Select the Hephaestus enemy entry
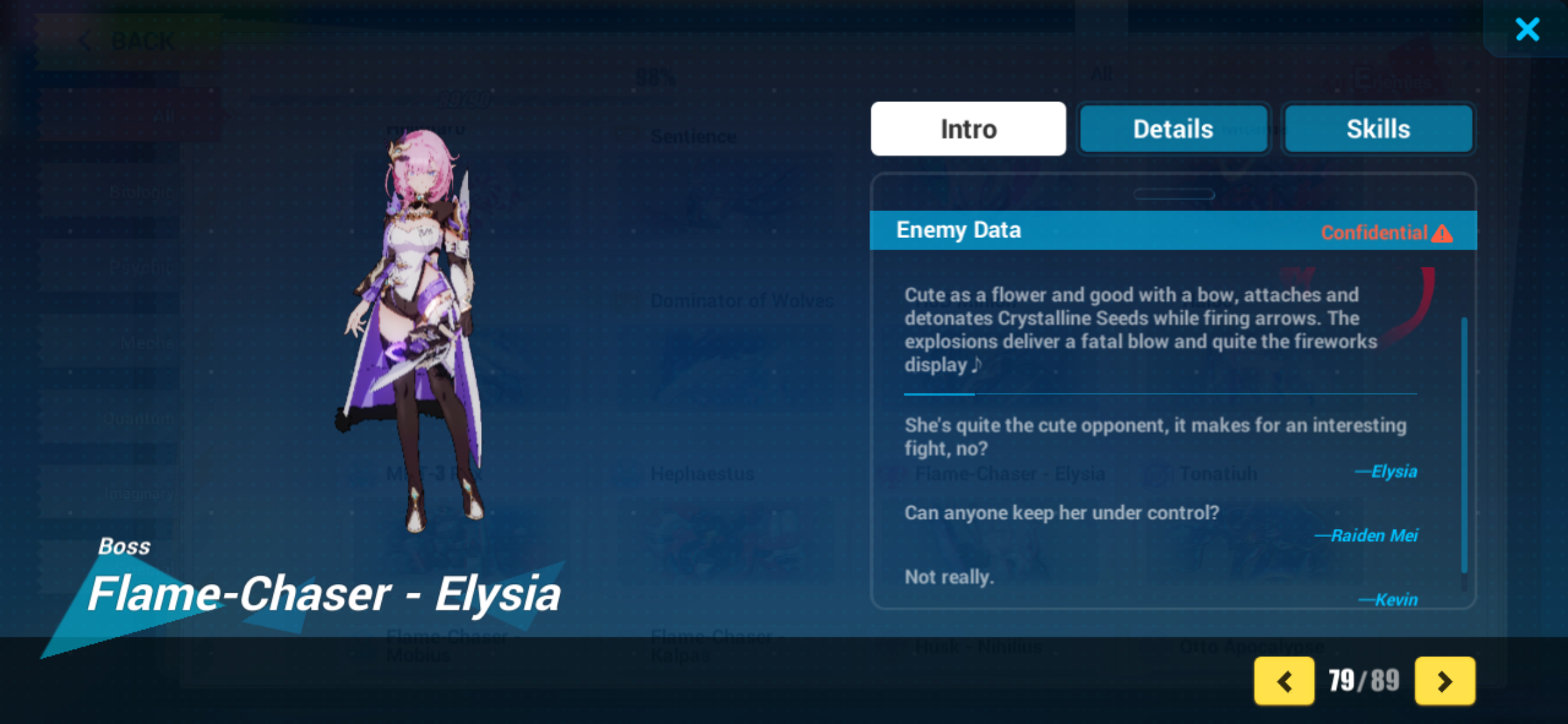Screen dimensions: 1568x724 click(702, 473)
